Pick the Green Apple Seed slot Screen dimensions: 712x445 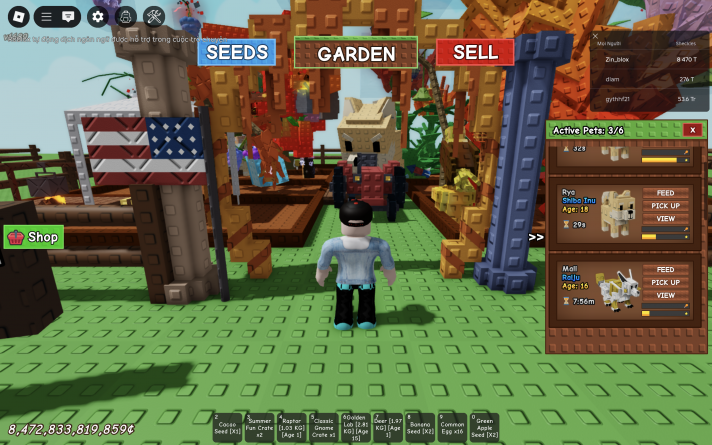coord(484,427)
